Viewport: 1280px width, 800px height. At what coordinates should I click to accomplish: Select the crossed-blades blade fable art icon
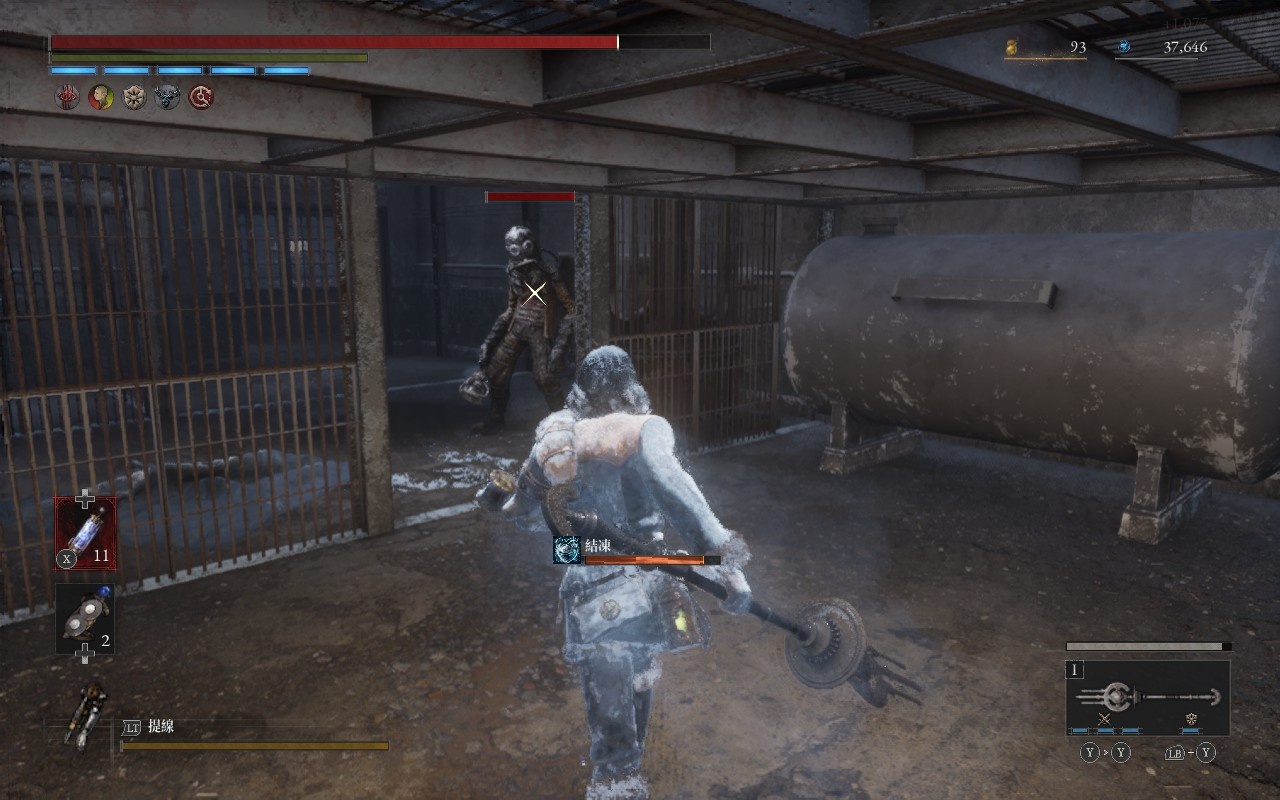click(1105, 720)
